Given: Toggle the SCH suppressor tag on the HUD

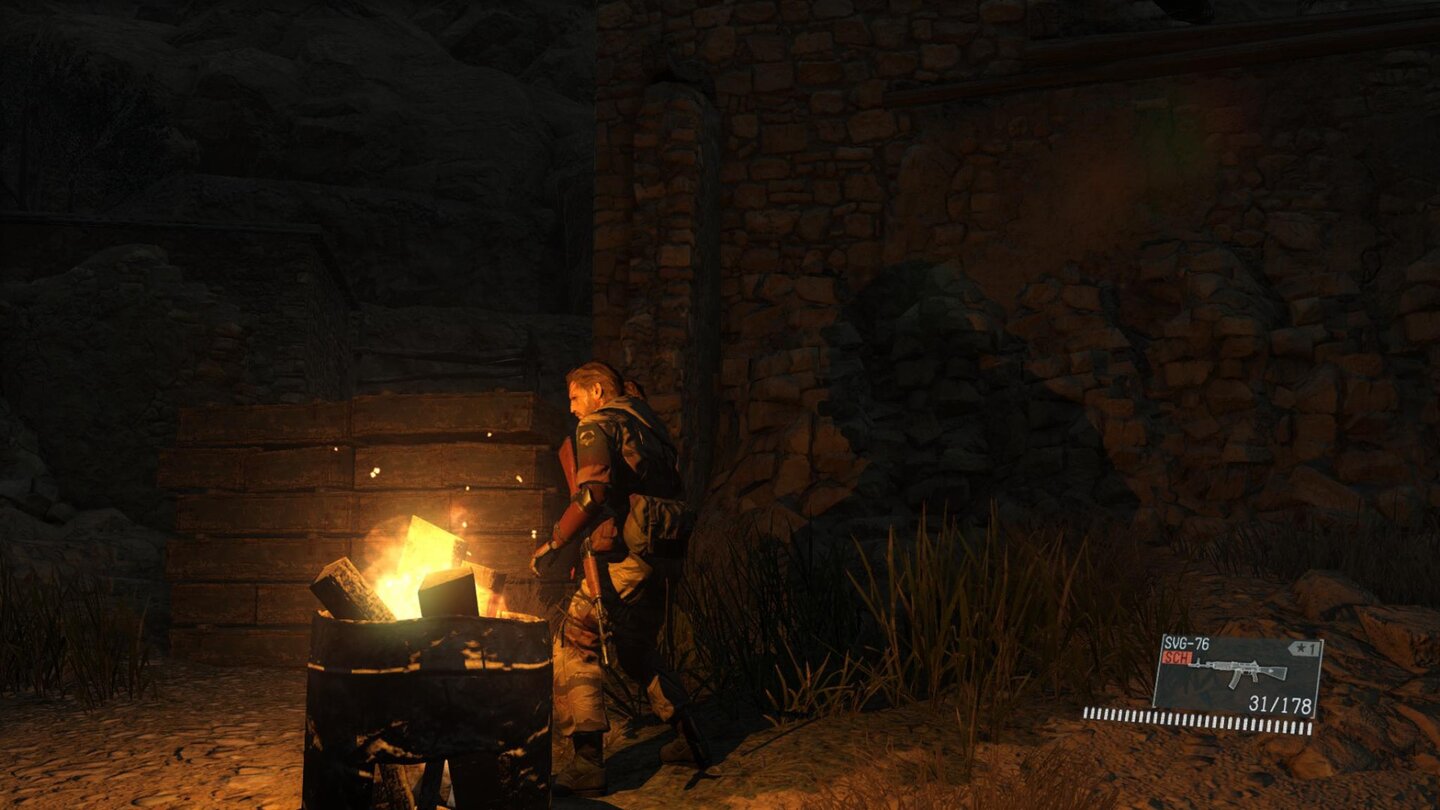Looking at the screenshot, I should (1178, 656).
